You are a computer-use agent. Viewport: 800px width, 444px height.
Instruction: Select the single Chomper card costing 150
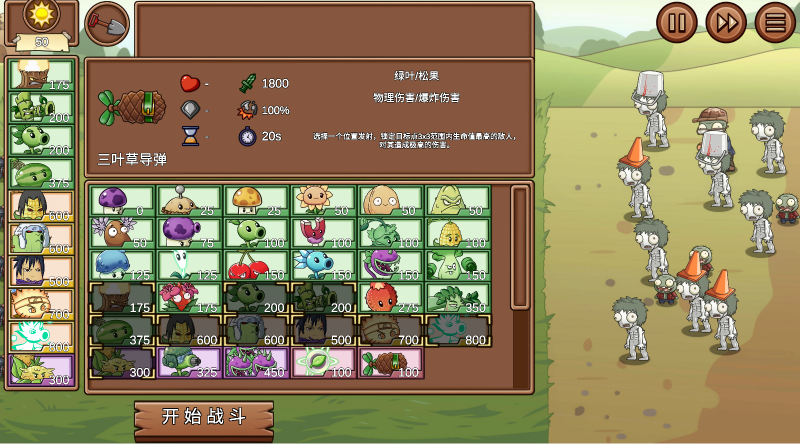(x=391, y=266)
